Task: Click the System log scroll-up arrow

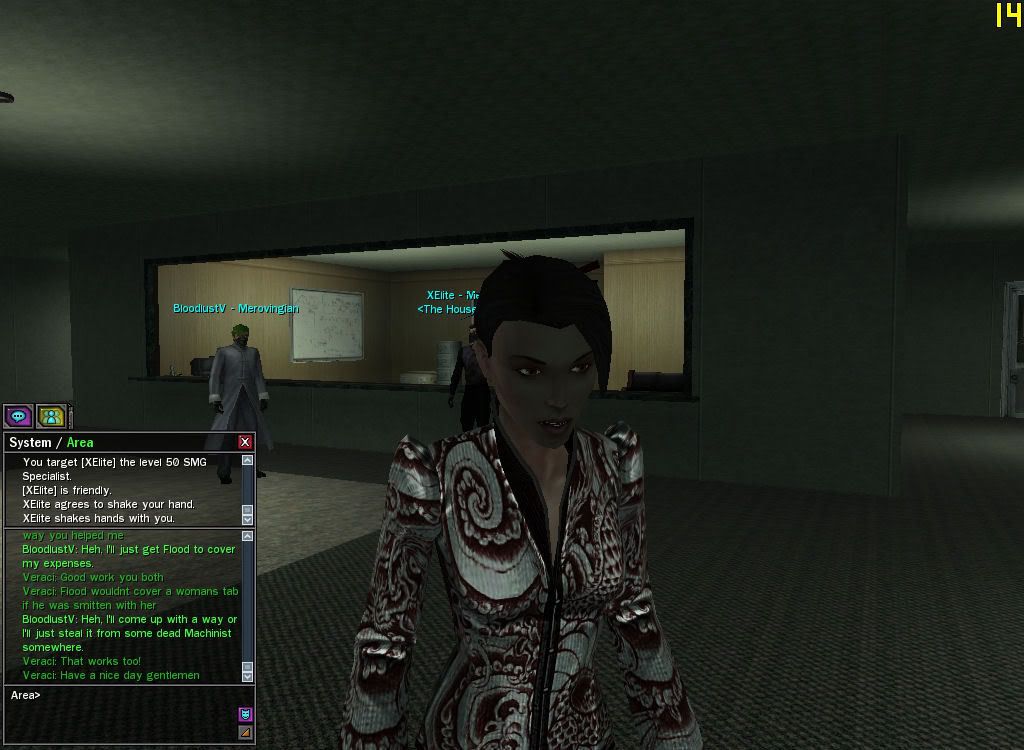Action: click(x=248, y=460)
